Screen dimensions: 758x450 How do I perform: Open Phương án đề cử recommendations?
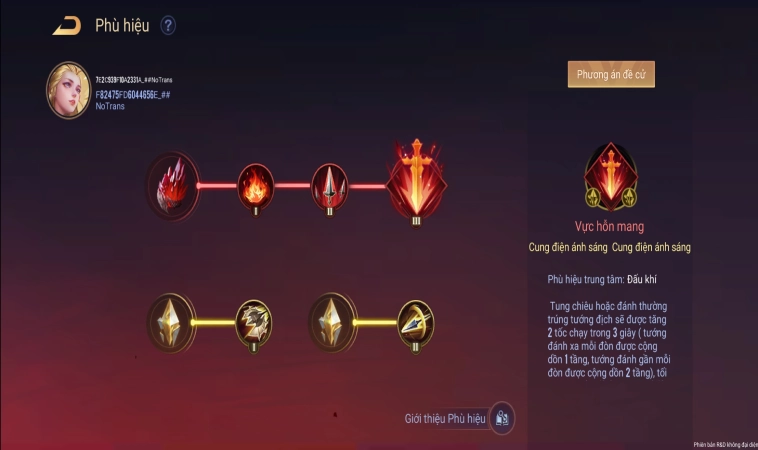pyautogui.click(x=611, y=74)
